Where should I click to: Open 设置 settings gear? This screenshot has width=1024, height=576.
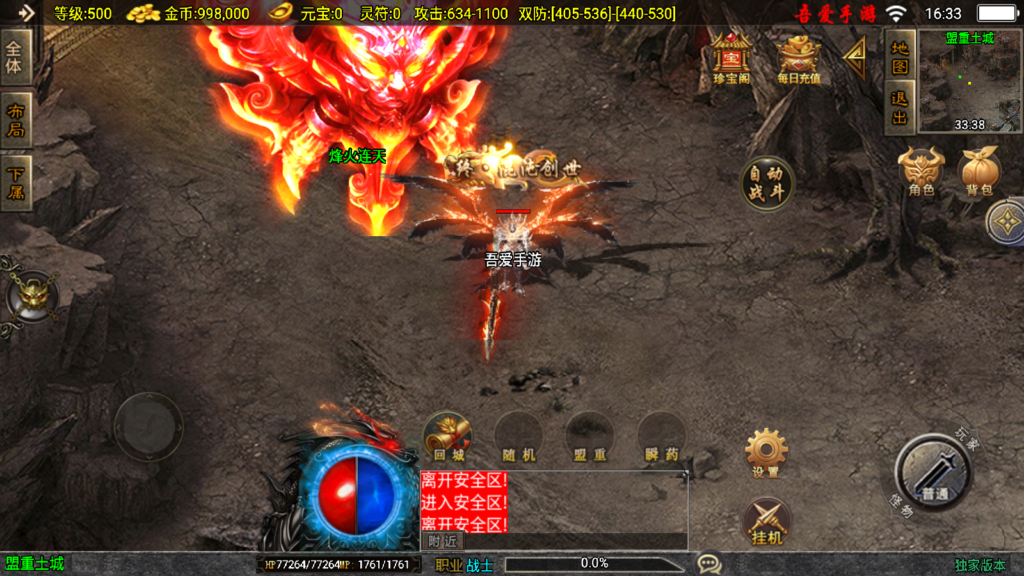(766, 452)
